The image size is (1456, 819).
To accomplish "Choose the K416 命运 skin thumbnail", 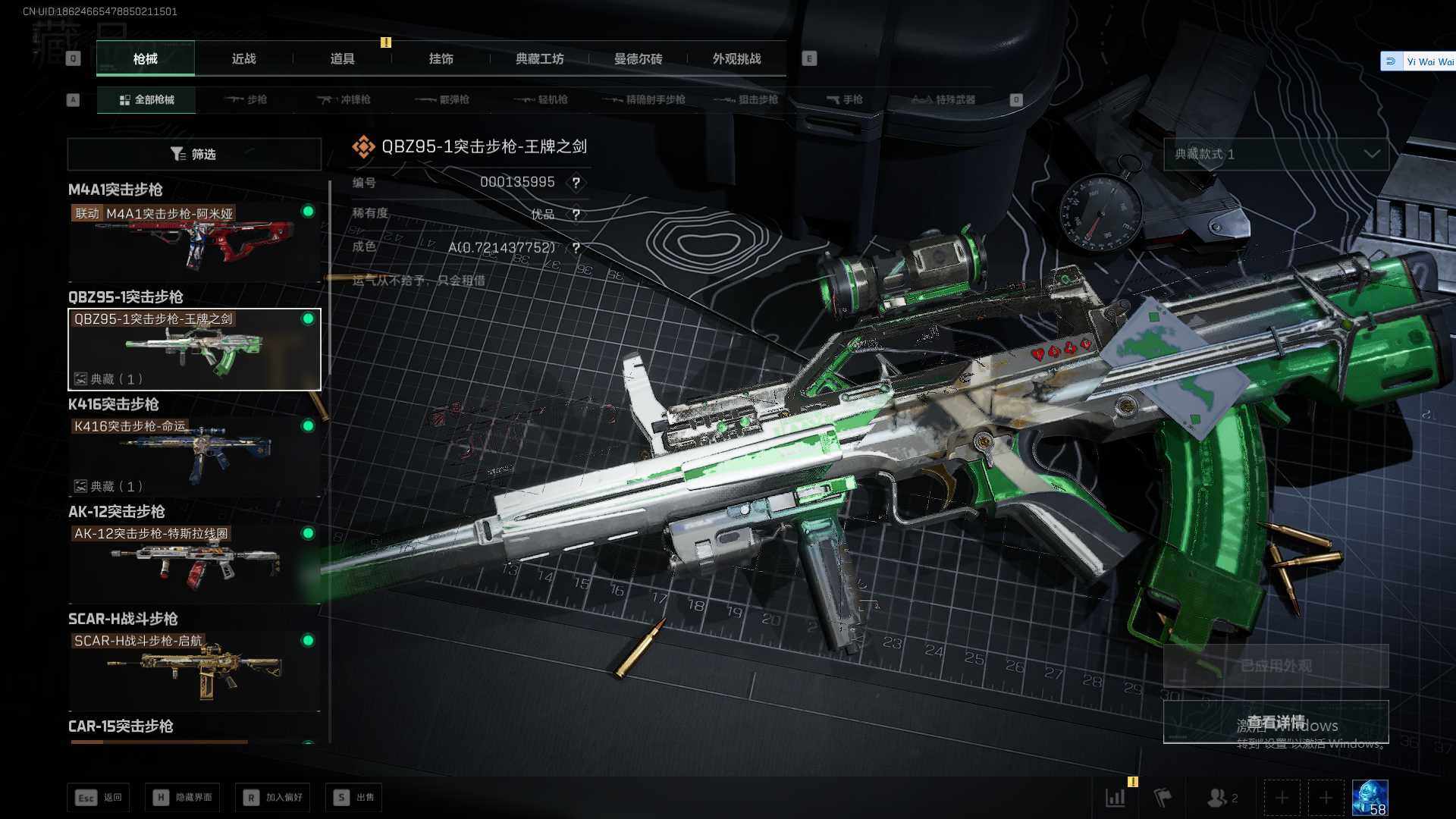I will (194, 457).
